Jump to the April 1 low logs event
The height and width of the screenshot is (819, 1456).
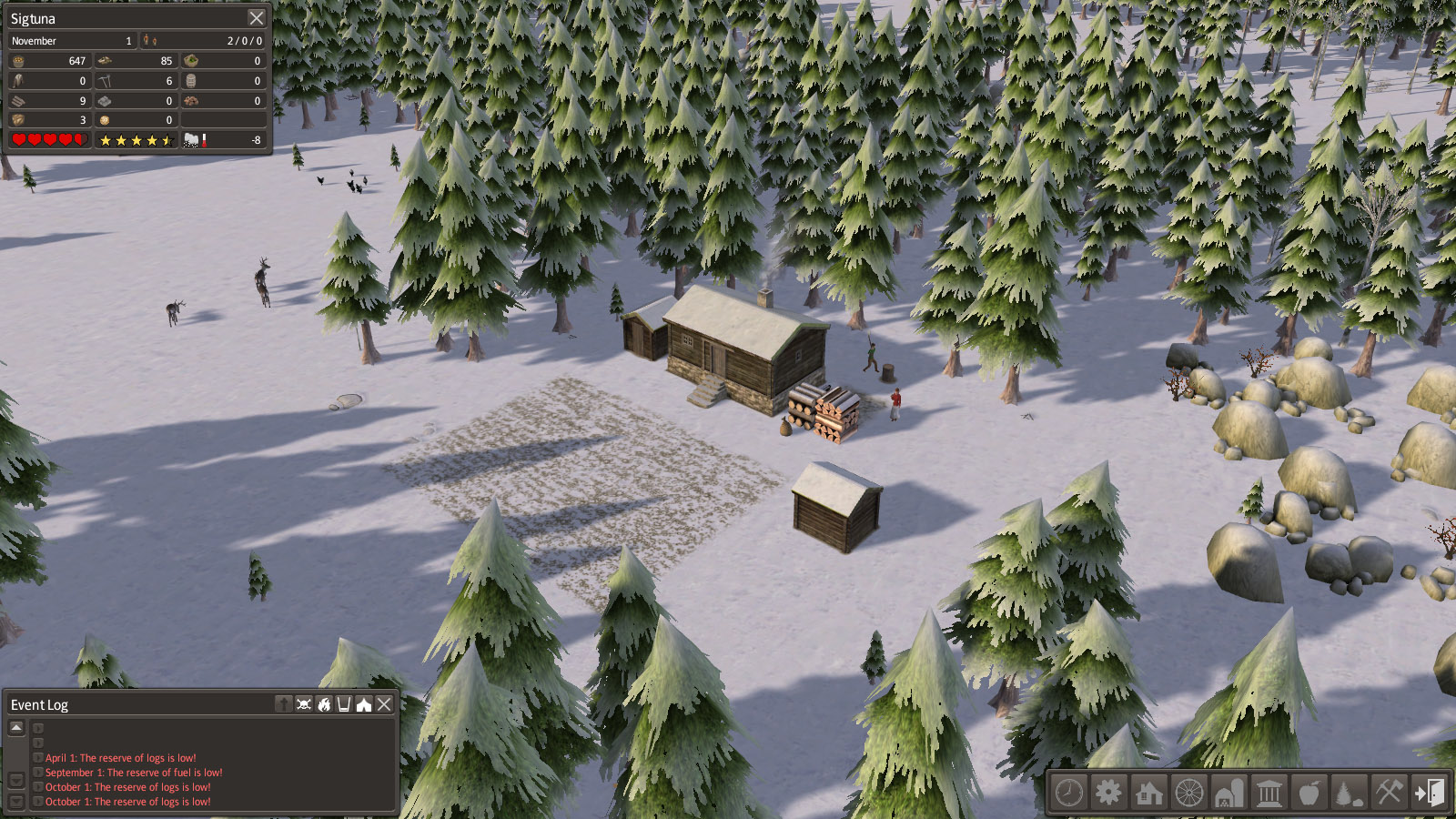(120, 758)
